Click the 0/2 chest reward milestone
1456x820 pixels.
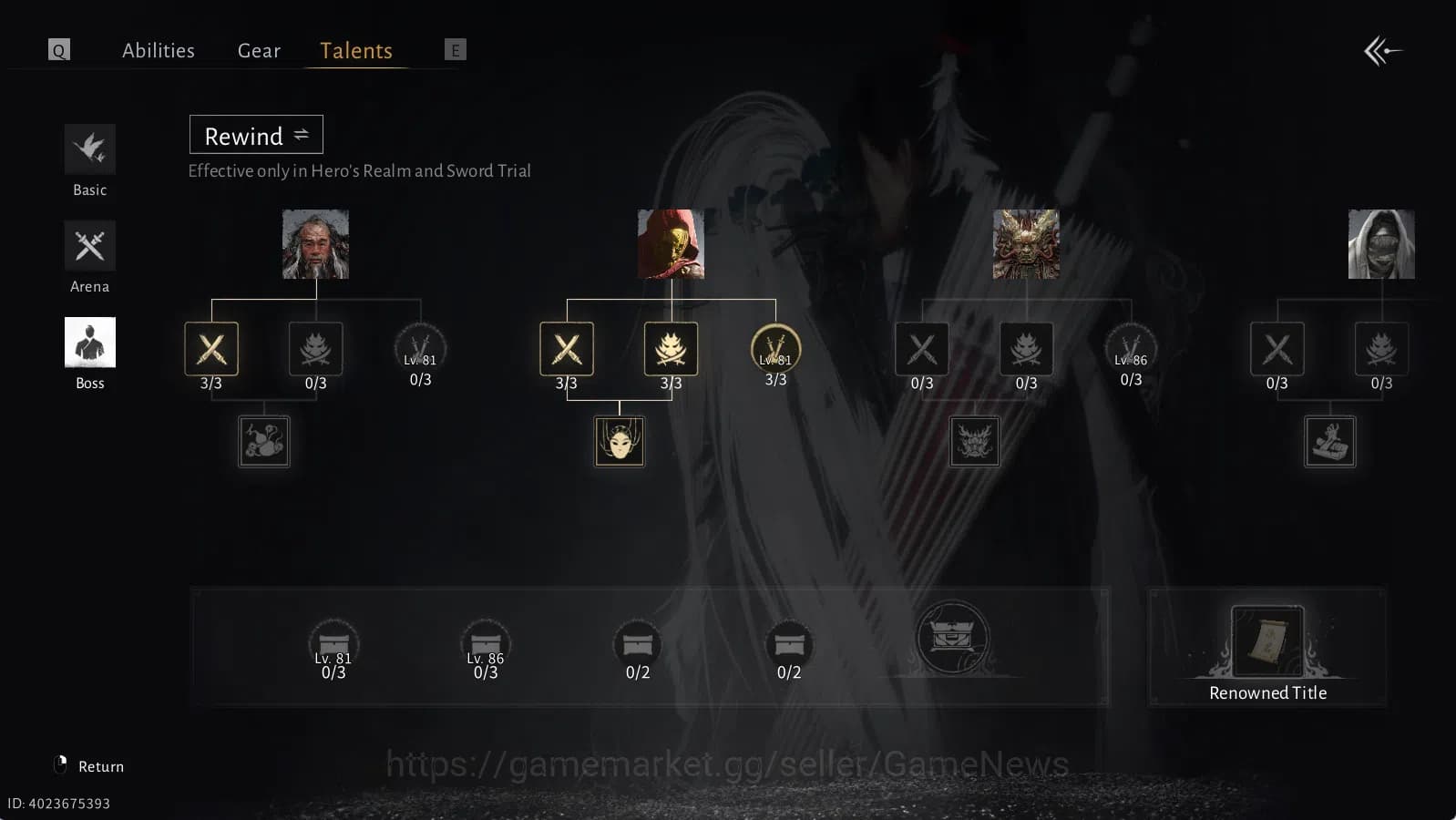click(x=638, y=644)
